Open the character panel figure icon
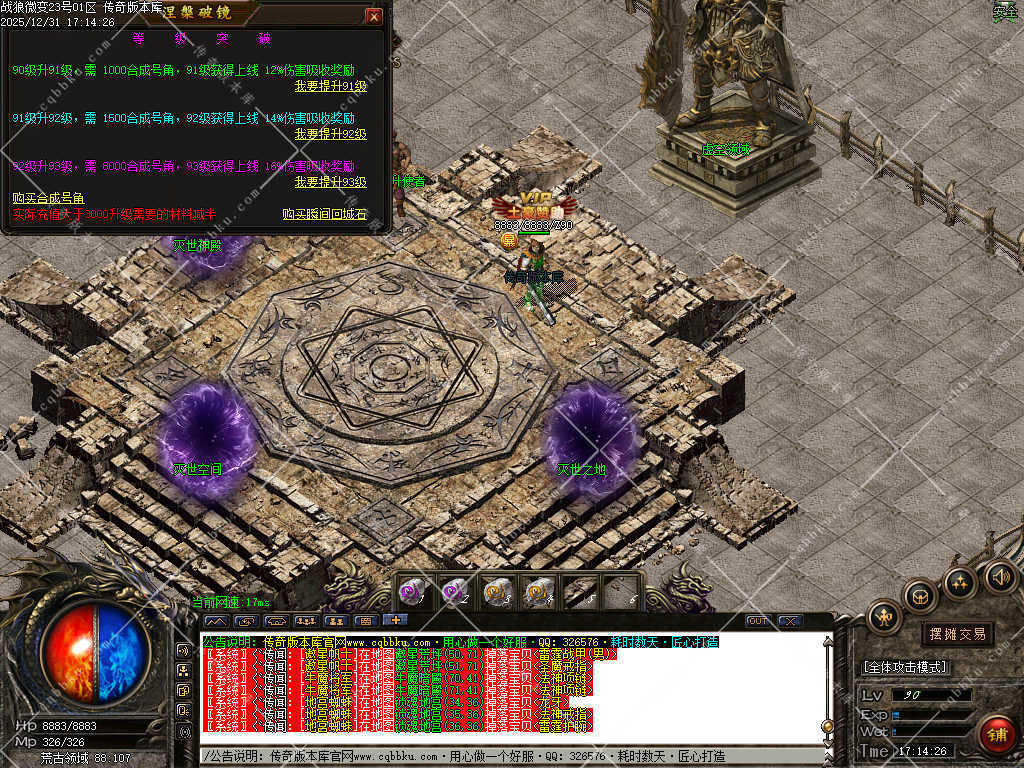Image resolution: width=1024 pixels, height=768 pixels. pyautogui.click(x=885, y=617)
